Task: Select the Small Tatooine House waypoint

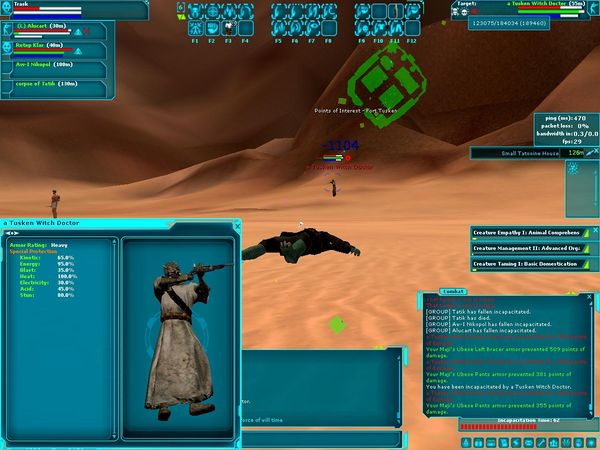Action: (532, 153)
